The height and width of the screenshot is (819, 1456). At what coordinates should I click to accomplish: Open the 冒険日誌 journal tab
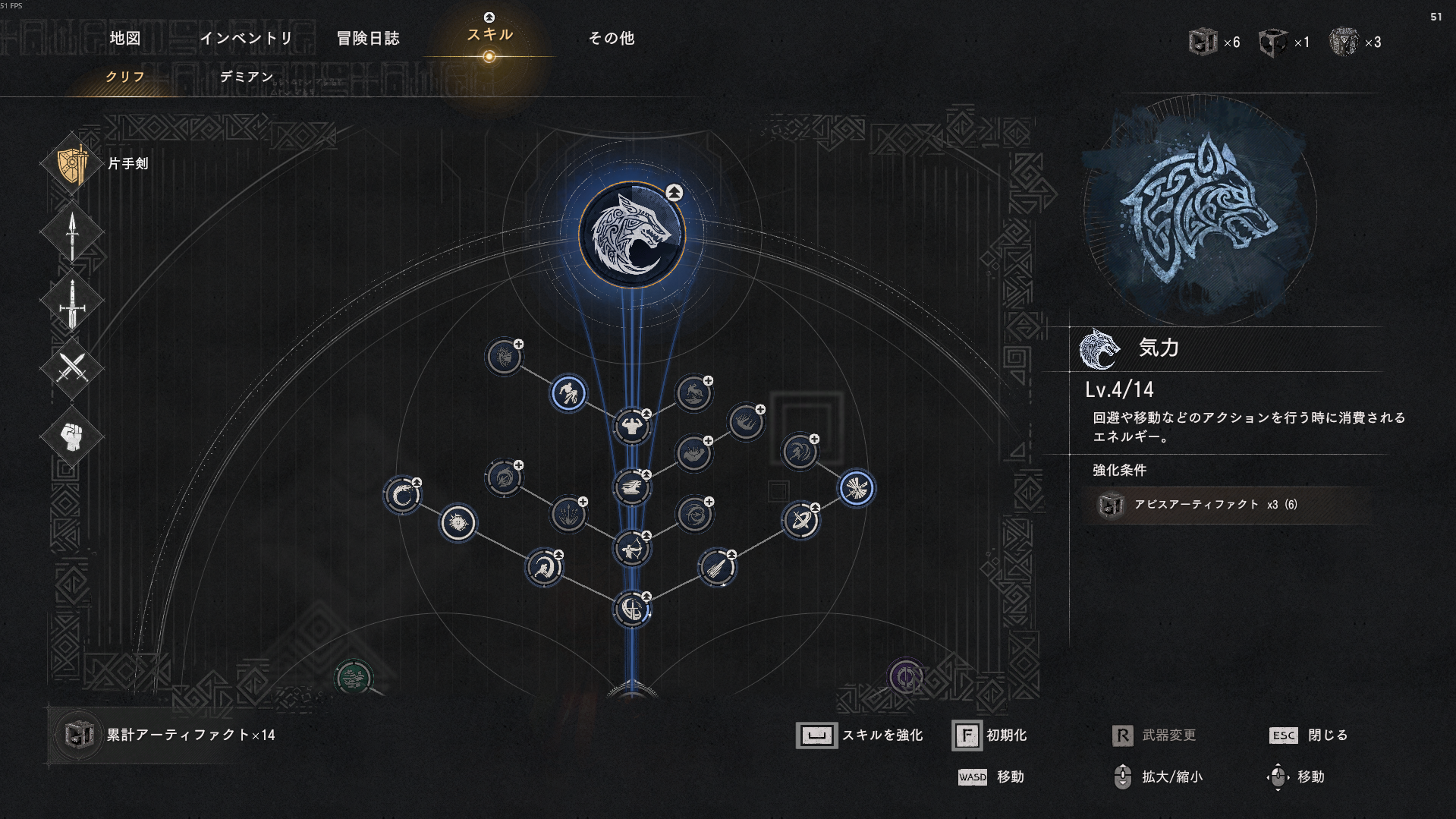pos(368,38)
